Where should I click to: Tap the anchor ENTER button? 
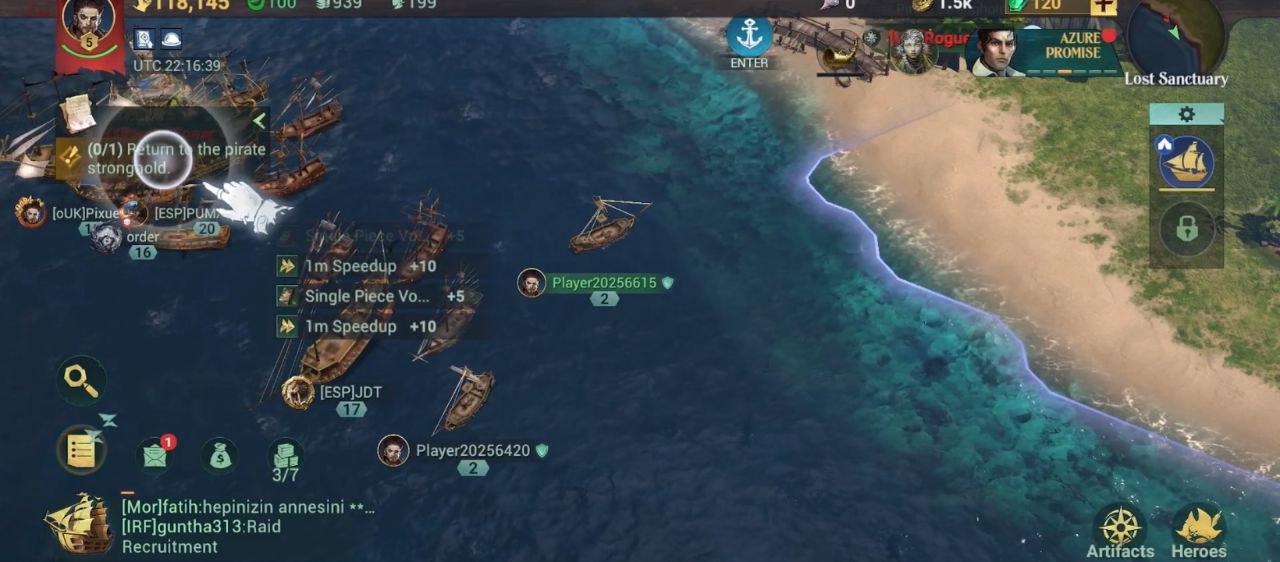749,41
